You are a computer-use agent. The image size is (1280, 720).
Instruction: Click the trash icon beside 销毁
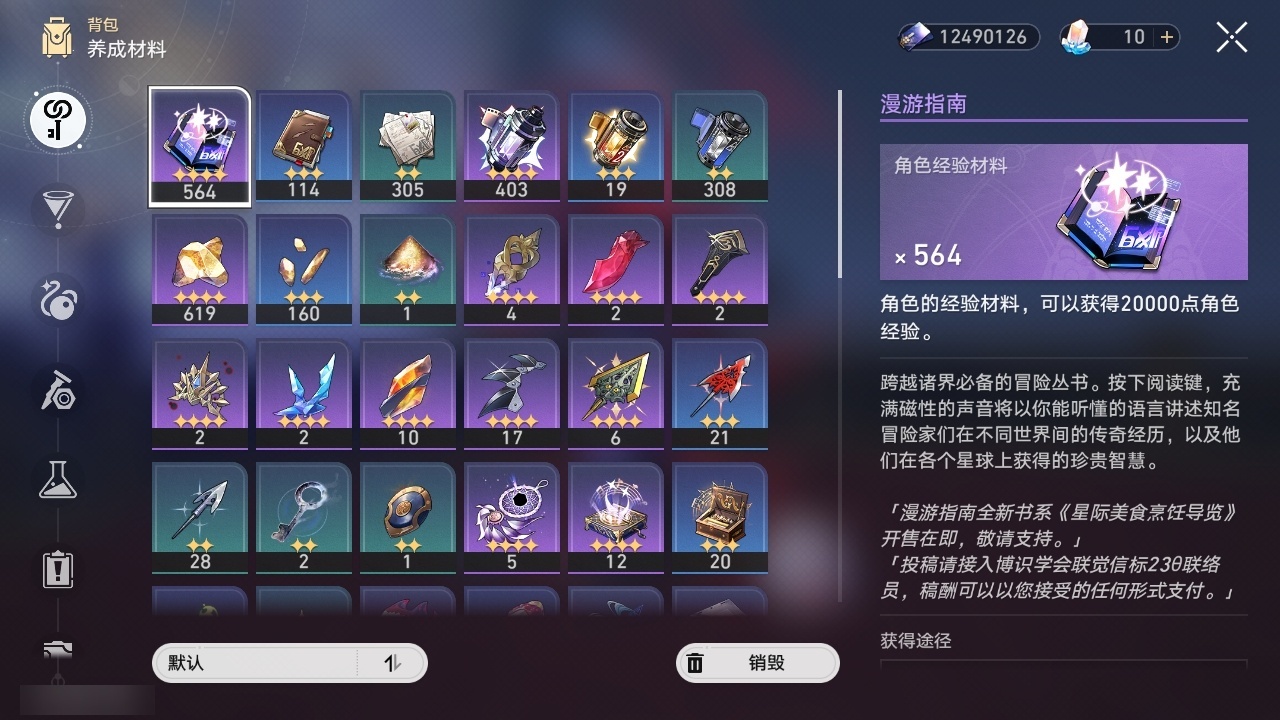pos(696,662)
